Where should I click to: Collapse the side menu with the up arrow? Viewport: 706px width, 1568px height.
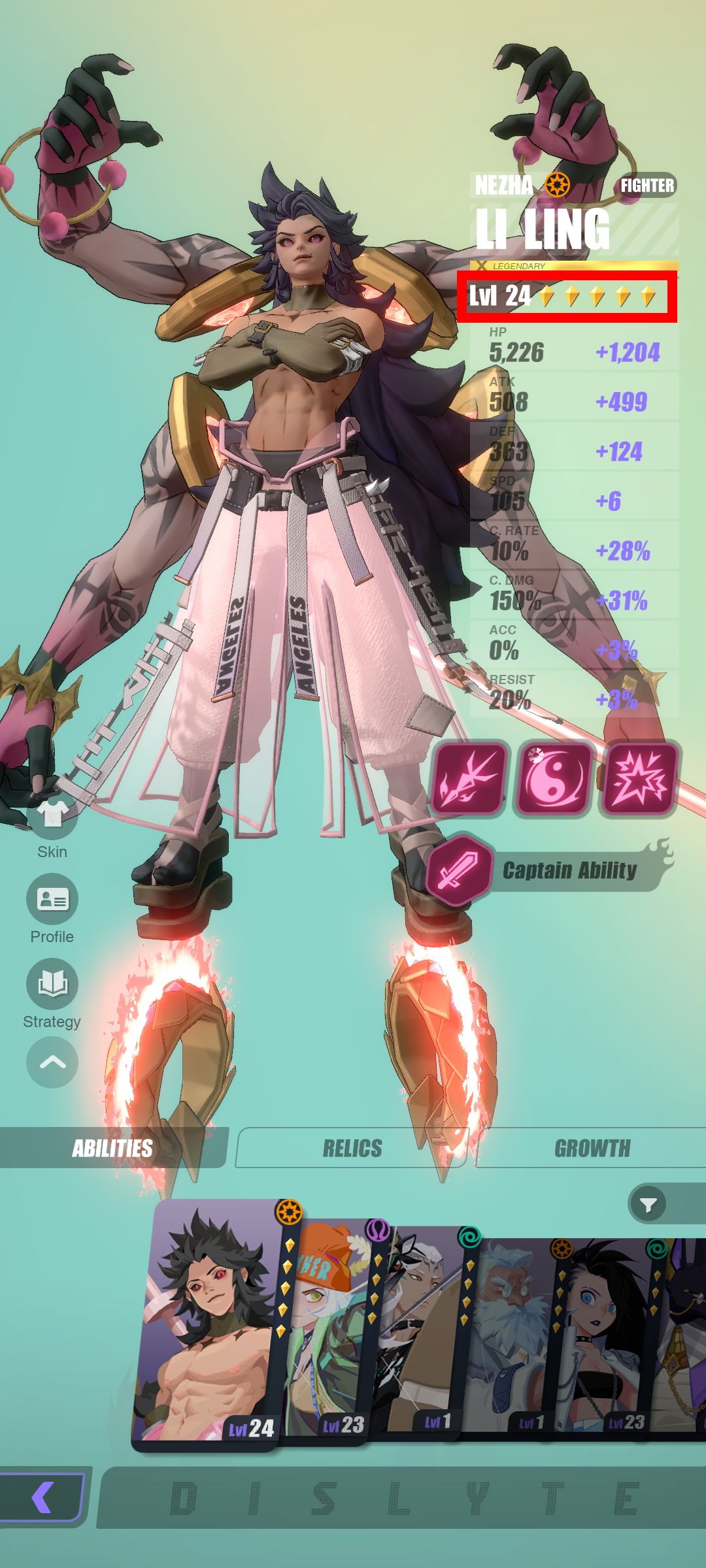pos(52,1063)
